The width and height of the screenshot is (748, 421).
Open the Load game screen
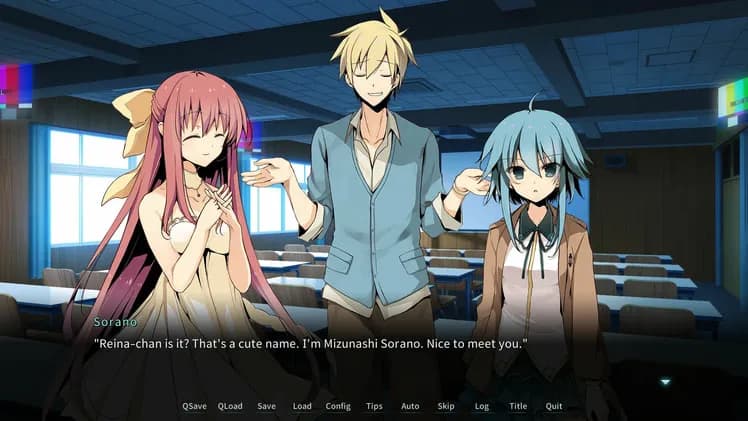tap(302, 406)
